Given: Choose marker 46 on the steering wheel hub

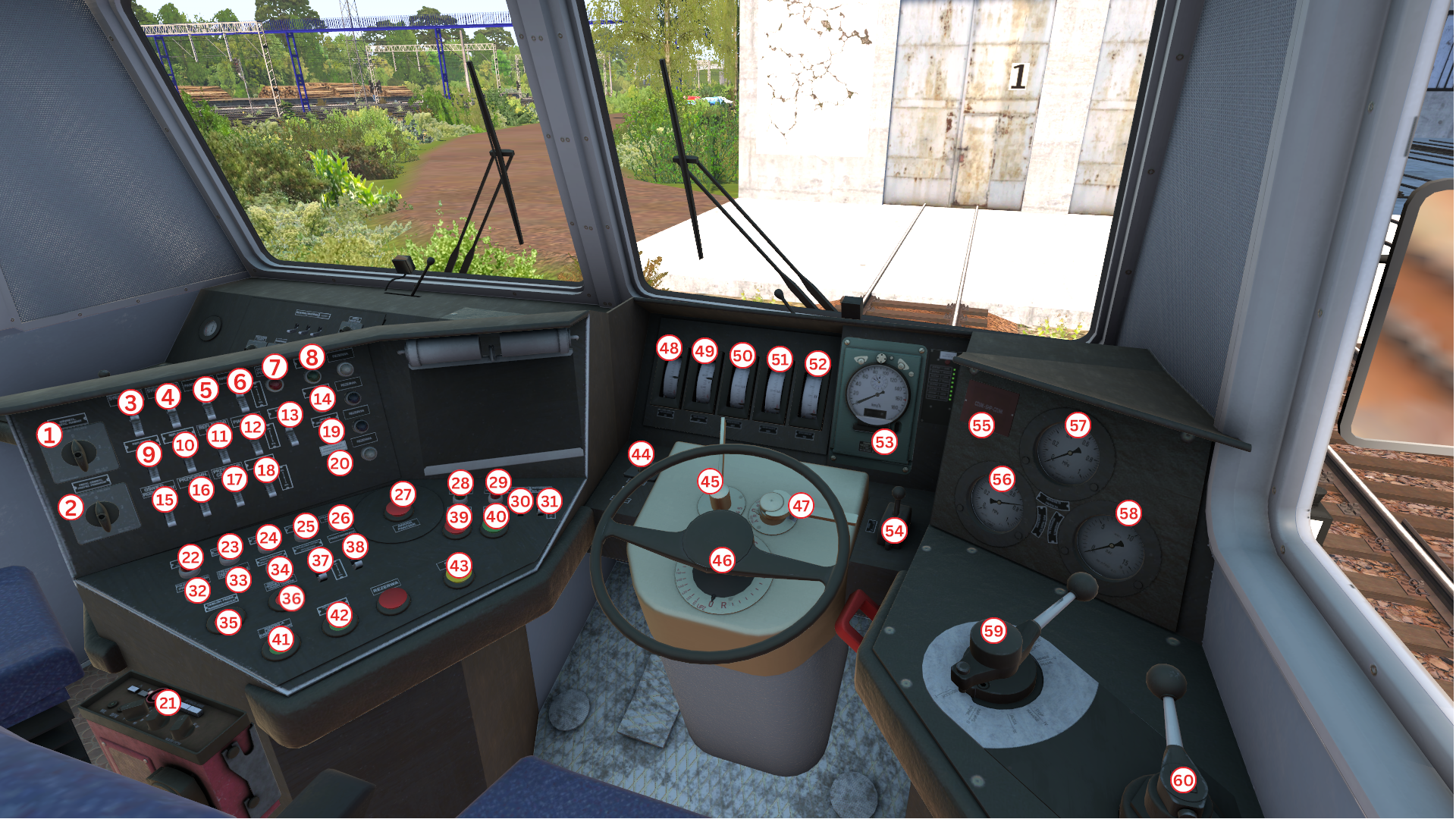Looking at the screenshot, I should 722,560.
